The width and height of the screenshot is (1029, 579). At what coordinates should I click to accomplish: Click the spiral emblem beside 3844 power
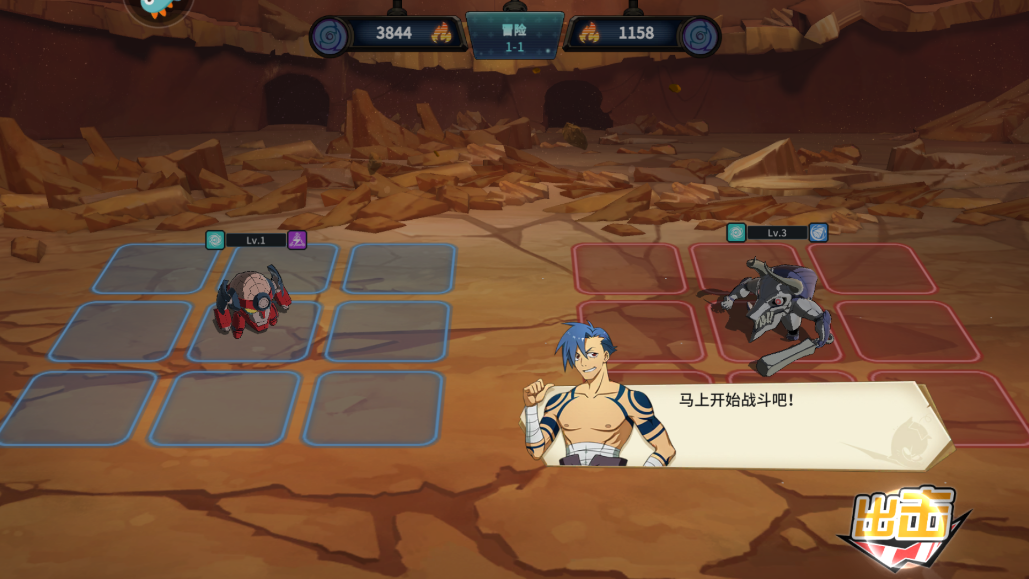pyautogui.click(x=330, y=36)
